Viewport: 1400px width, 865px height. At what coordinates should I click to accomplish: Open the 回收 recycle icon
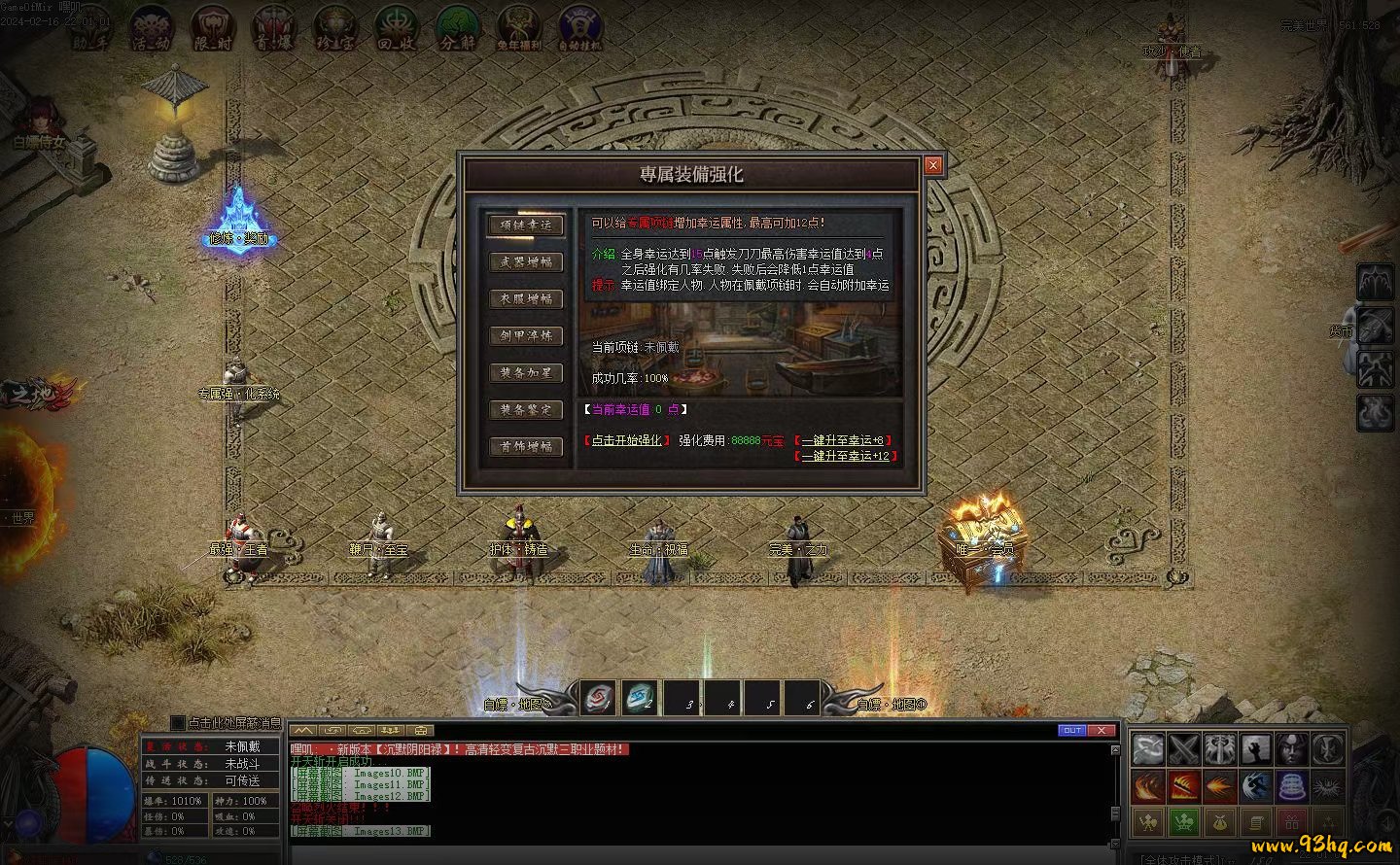click(396, 27)
